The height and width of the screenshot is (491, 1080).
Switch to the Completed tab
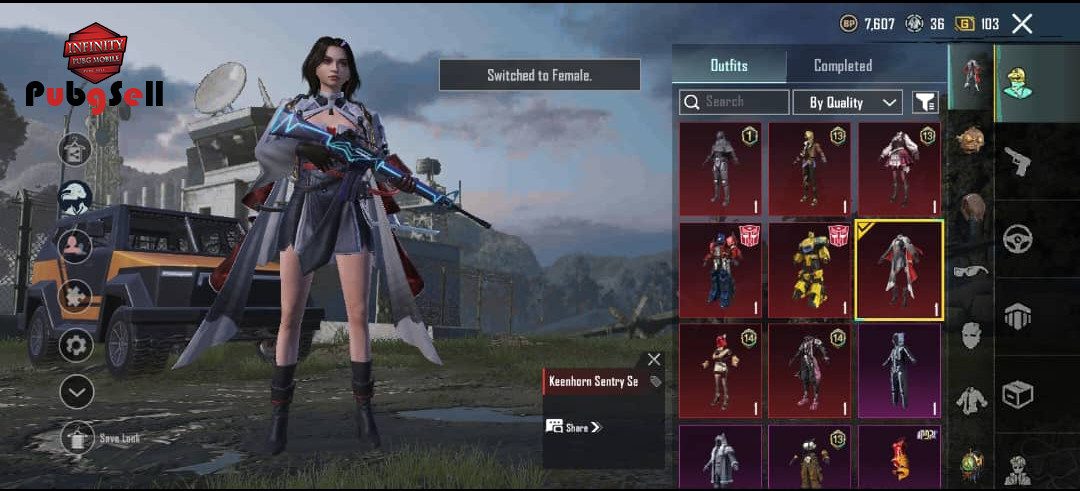tap(842, 66)
